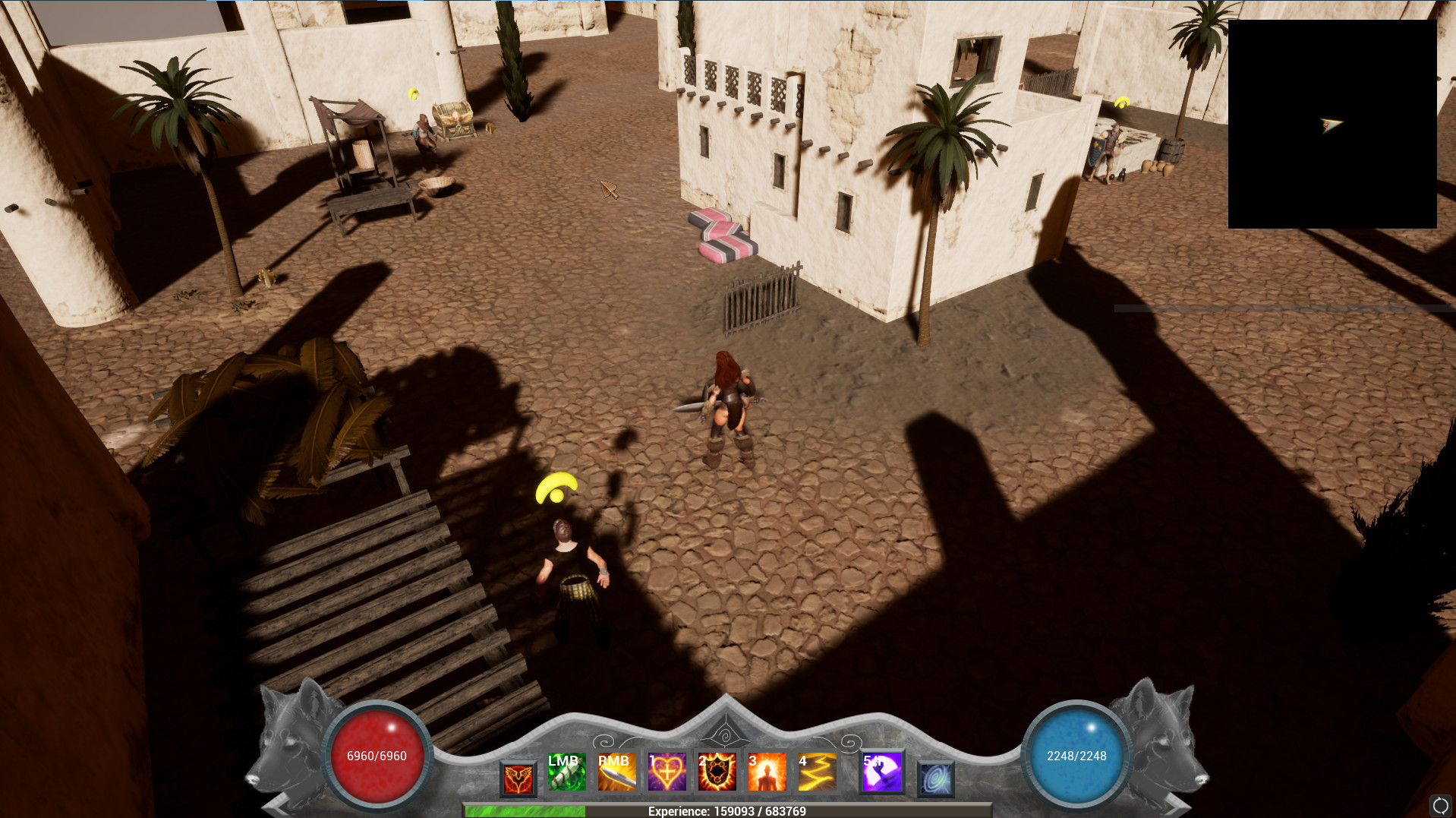Use the purple fist skill labeled 5/R
The image size is (1456, 818).
point(882,772)
